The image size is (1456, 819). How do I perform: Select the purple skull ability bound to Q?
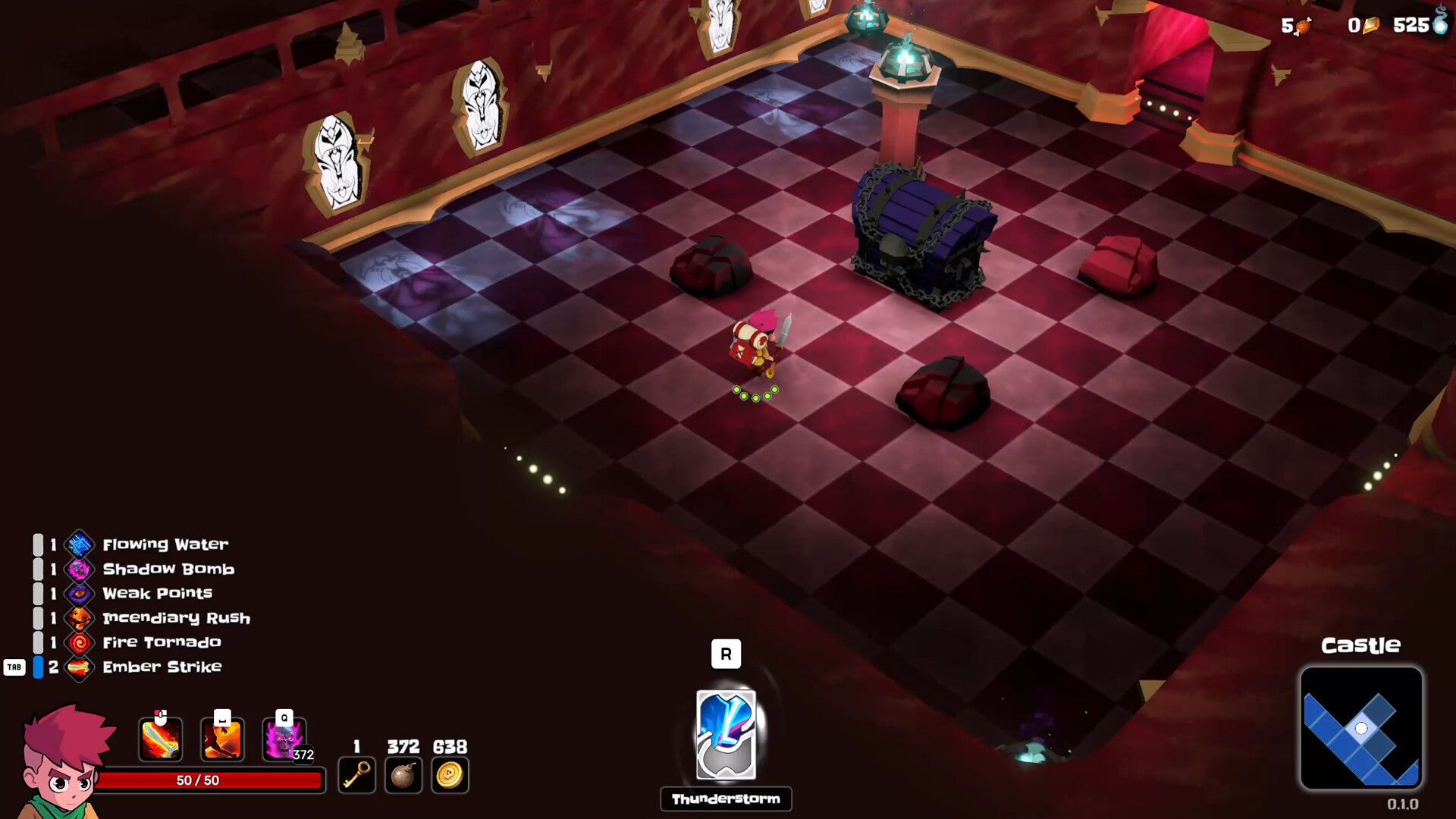coord(284,737)
